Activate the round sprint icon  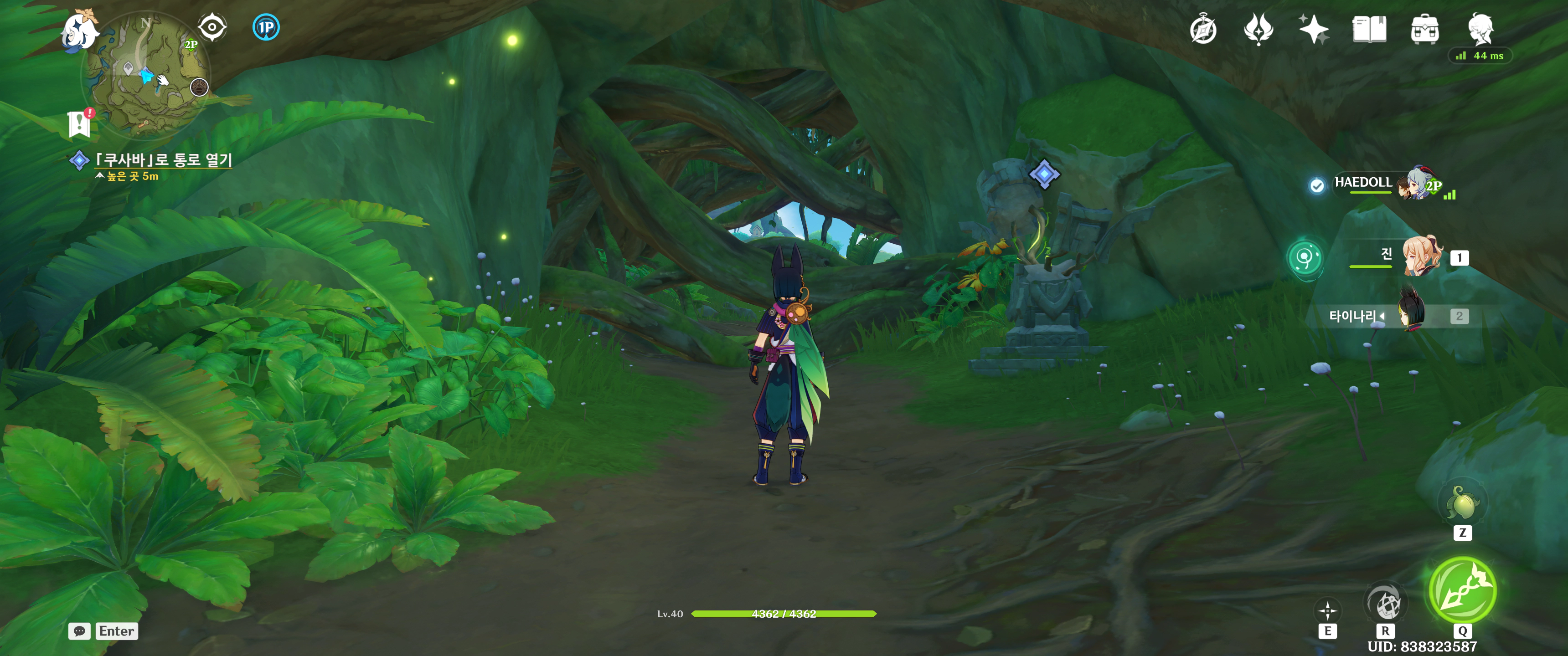coord(1384,604)
